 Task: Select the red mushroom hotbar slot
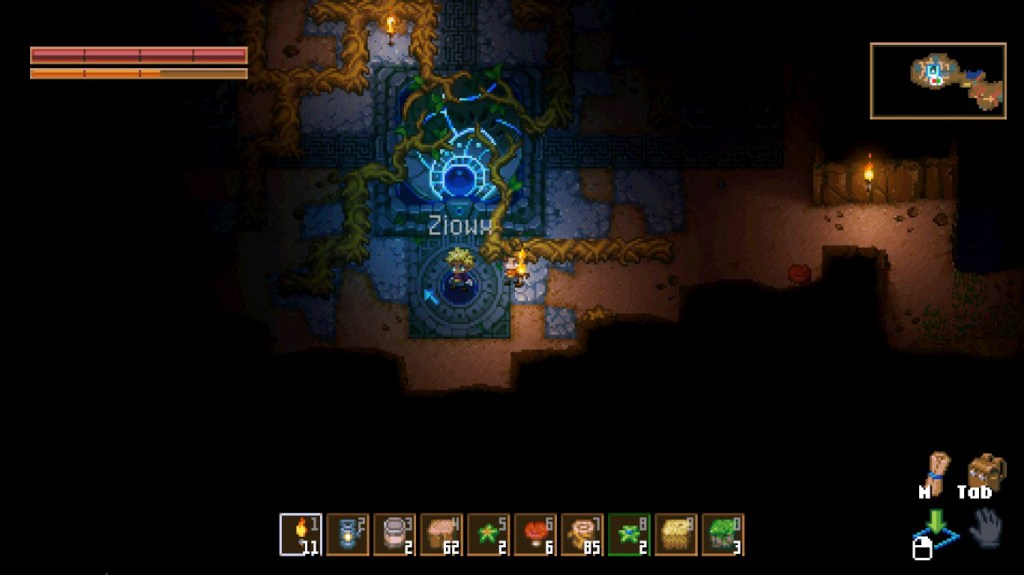coord(535,534)
